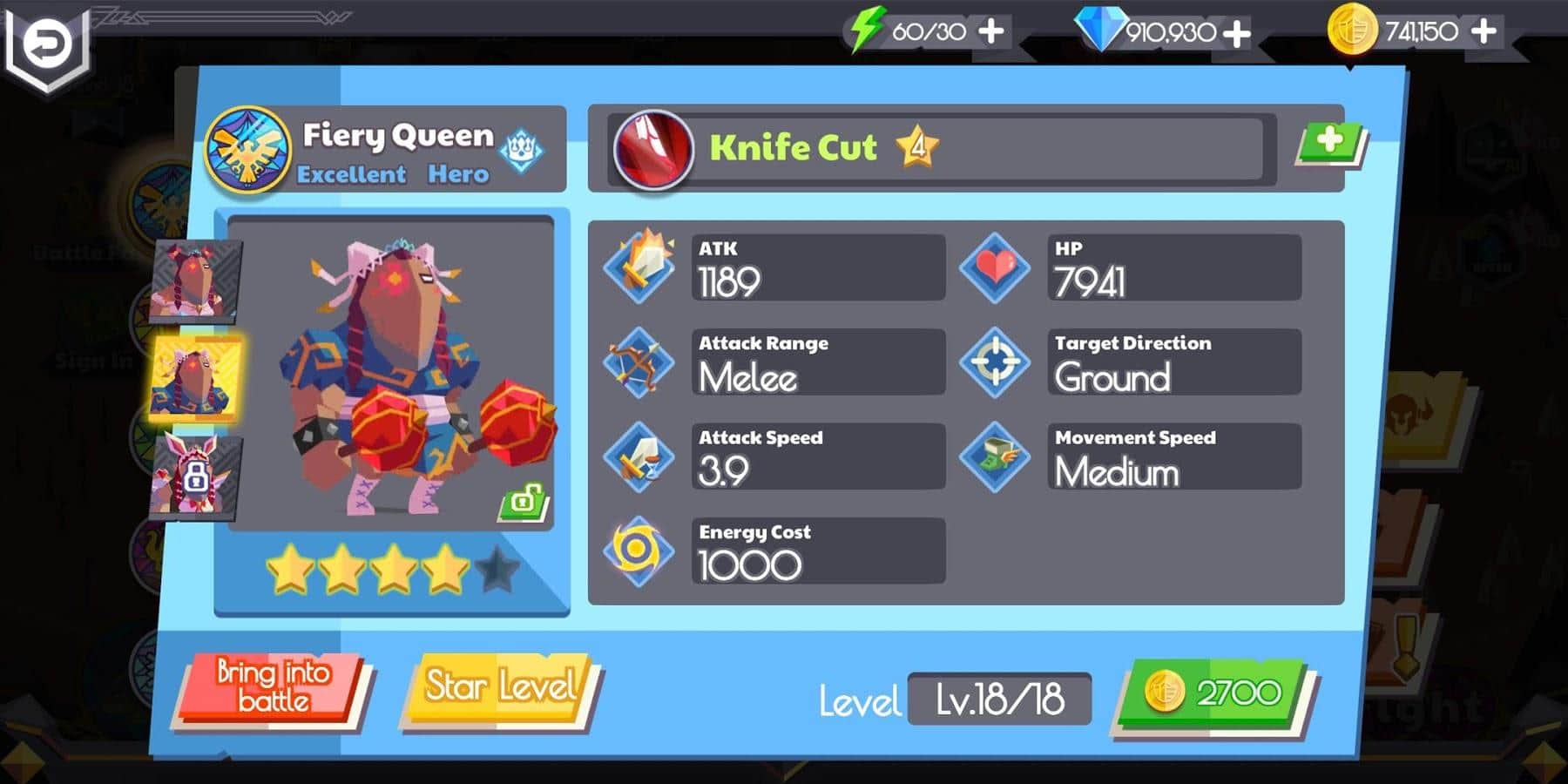1568x784 pixels.
Task: Select the locked bunny-ear skin thumbnail
Action: [195, 476]
